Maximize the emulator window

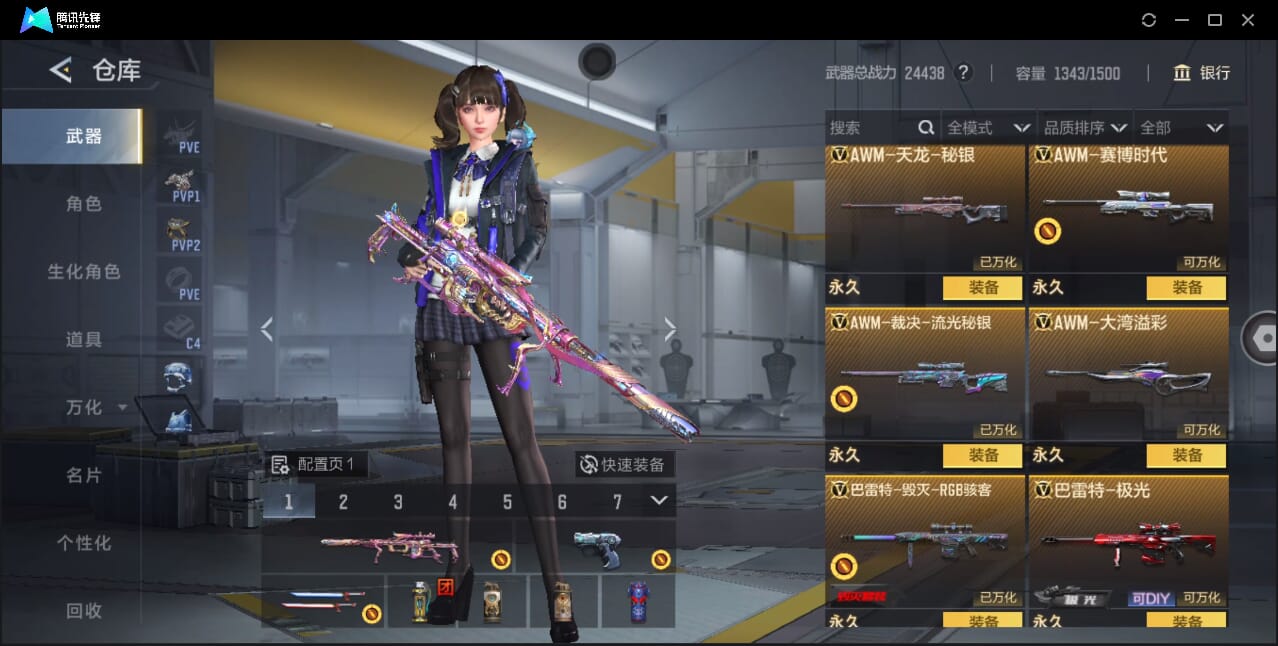point(1215,20)
